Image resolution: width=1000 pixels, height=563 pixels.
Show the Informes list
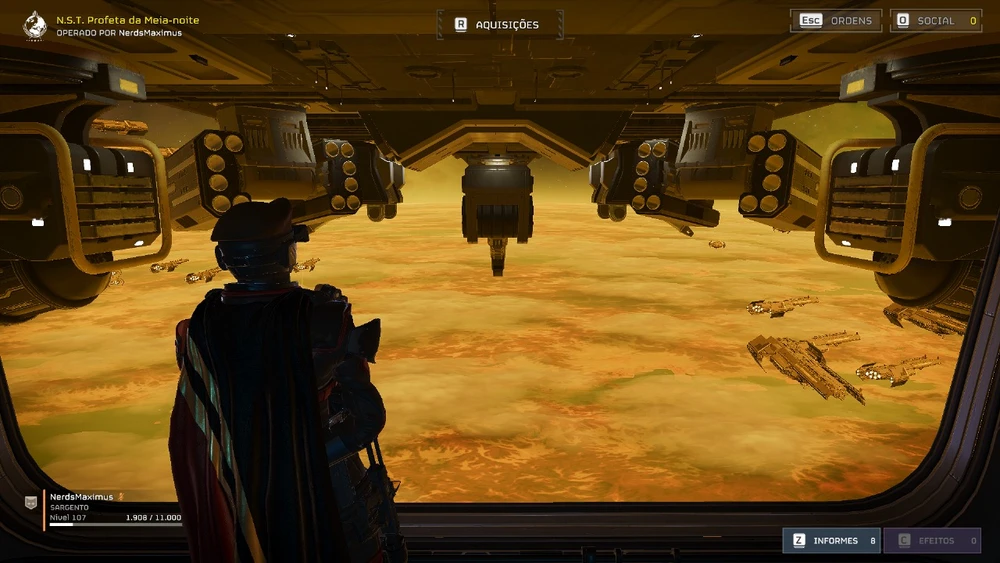[831, 540]
